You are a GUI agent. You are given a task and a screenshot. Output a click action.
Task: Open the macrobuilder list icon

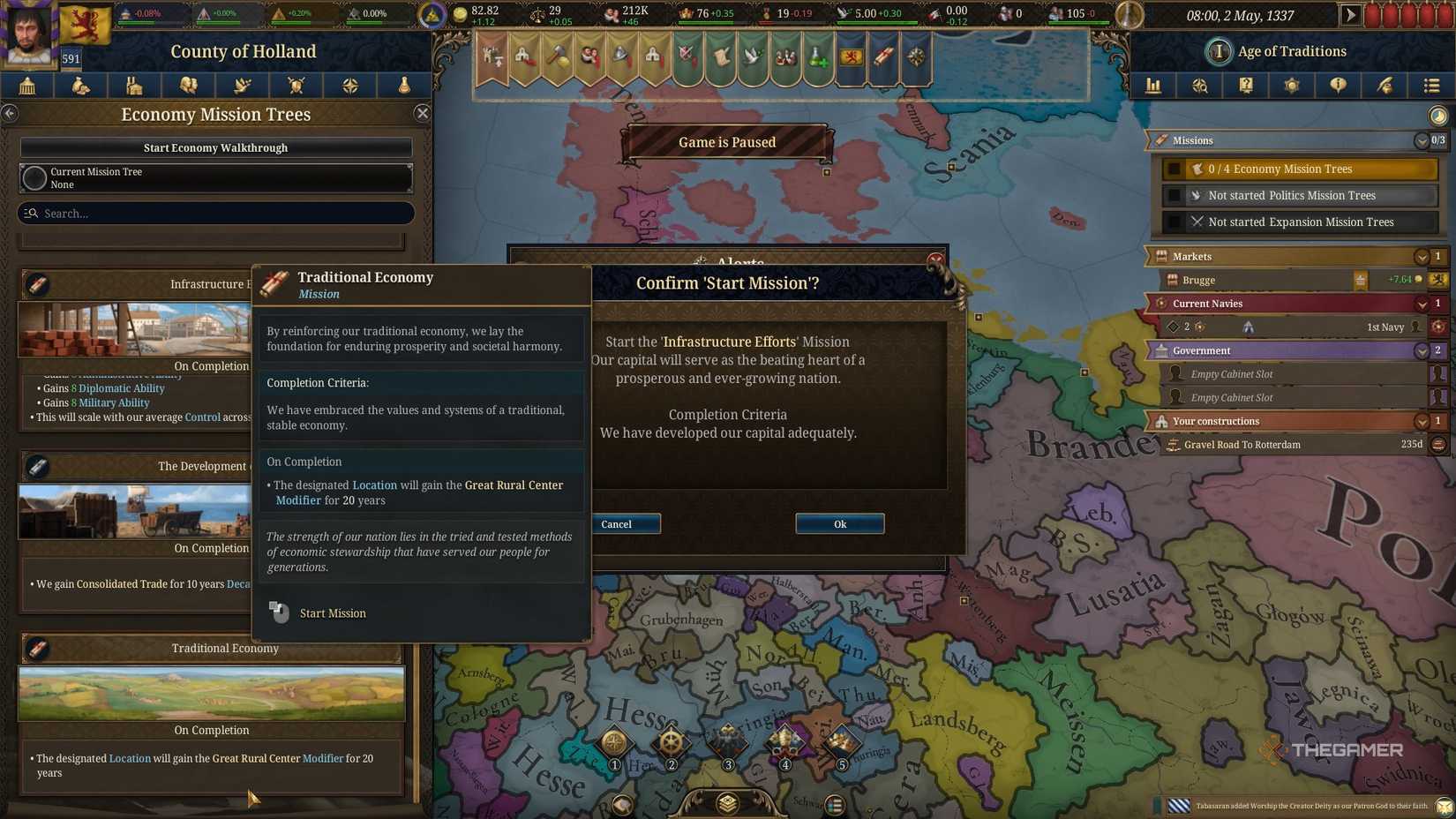tap(1429, 86)
